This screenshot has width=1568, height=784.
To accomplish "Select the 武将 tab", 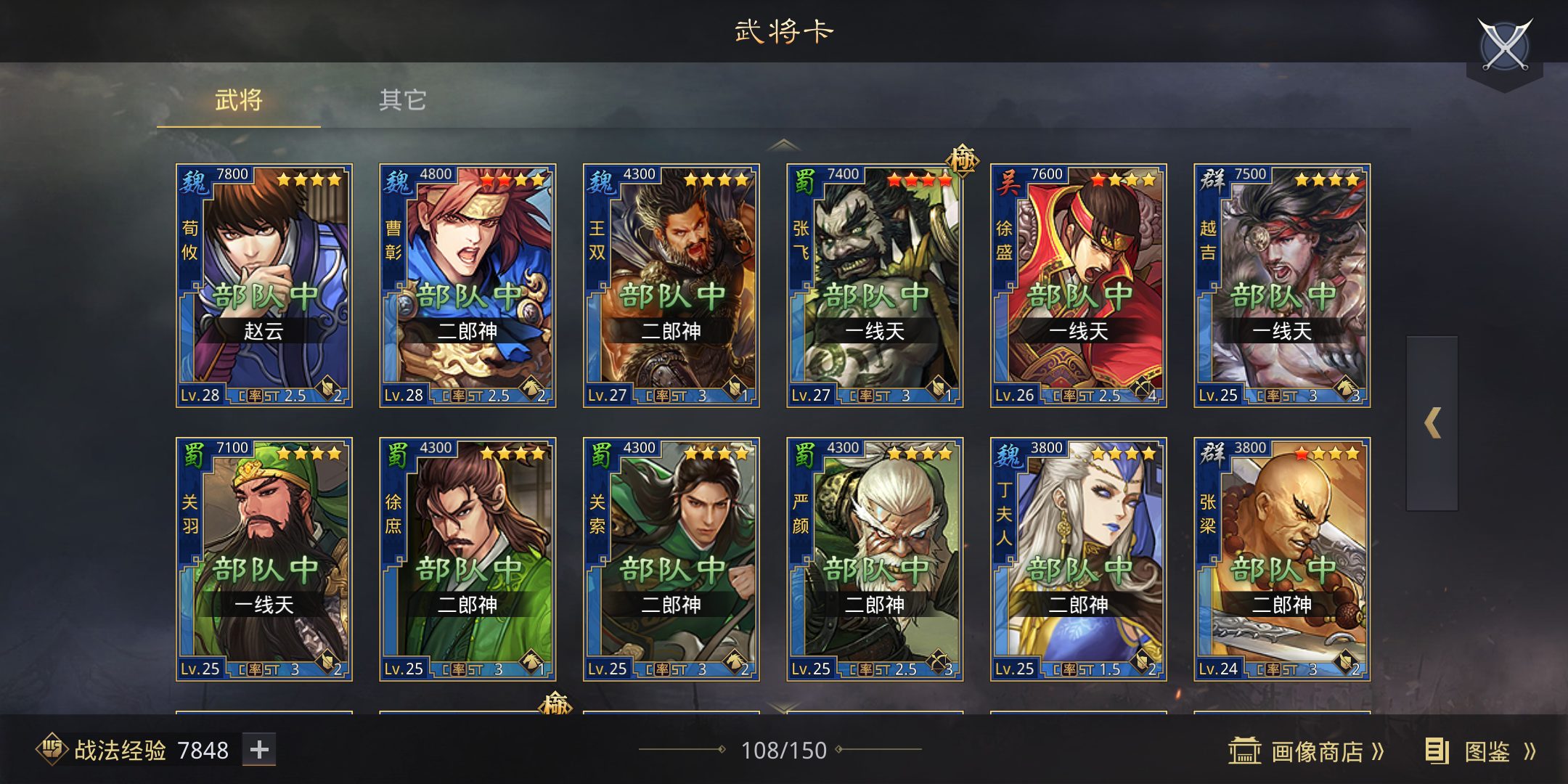I will (x=238, y=100).
